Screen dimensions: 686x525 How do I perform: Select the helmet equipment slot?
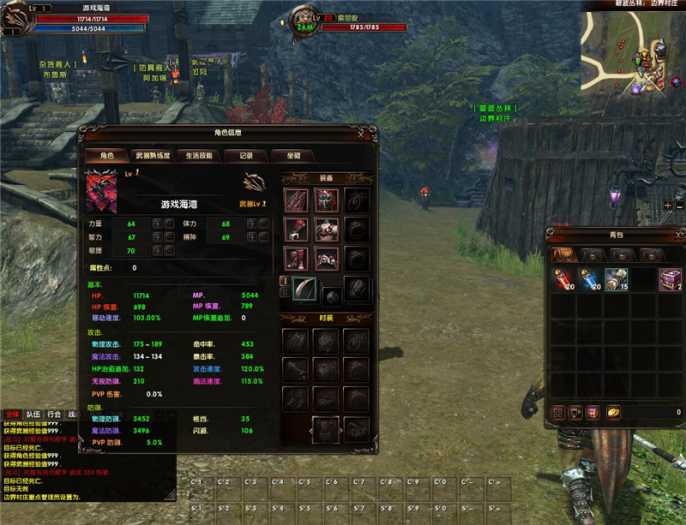pos(327,200)
